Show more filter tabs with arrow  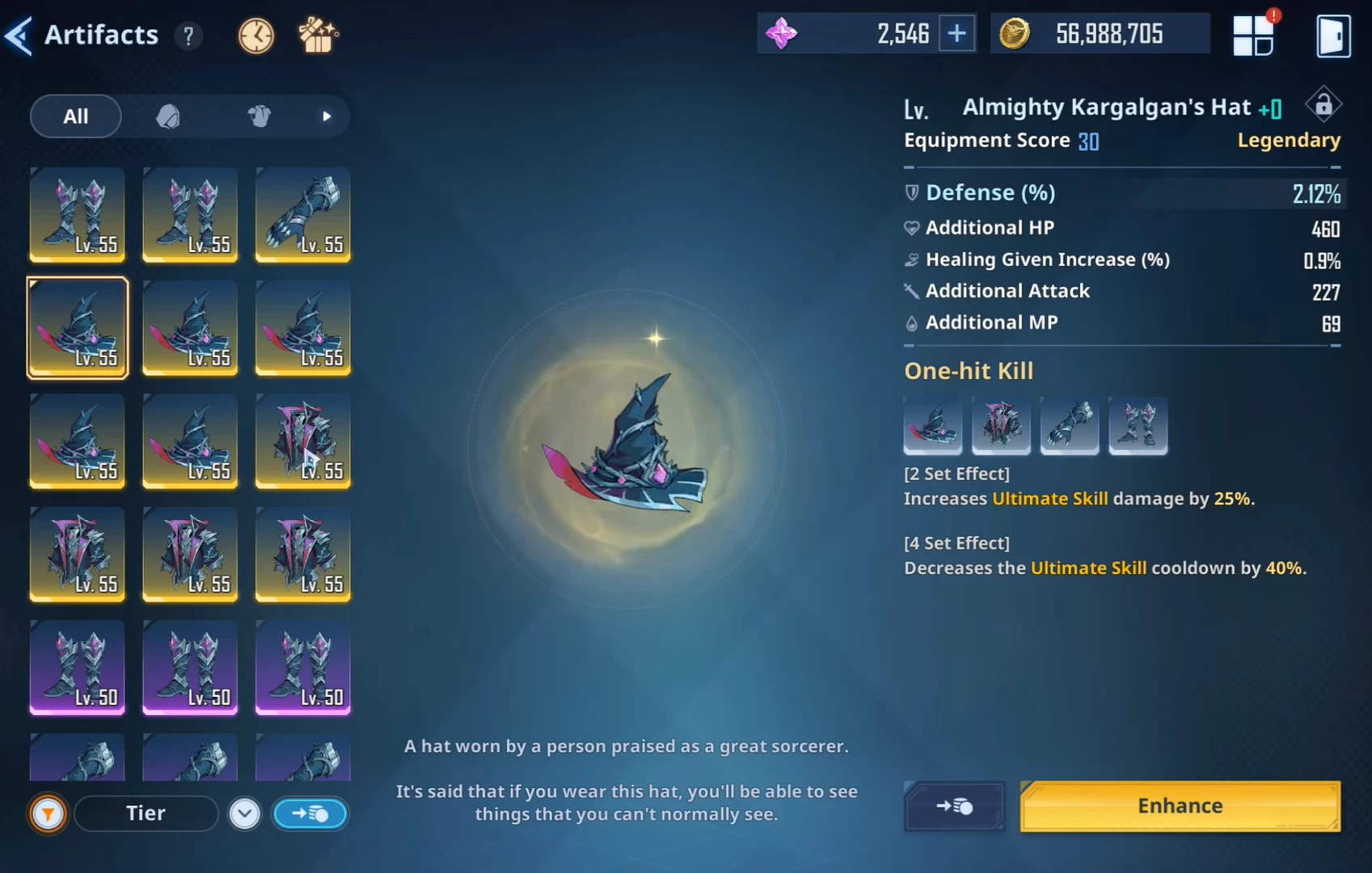click(327, 116)
